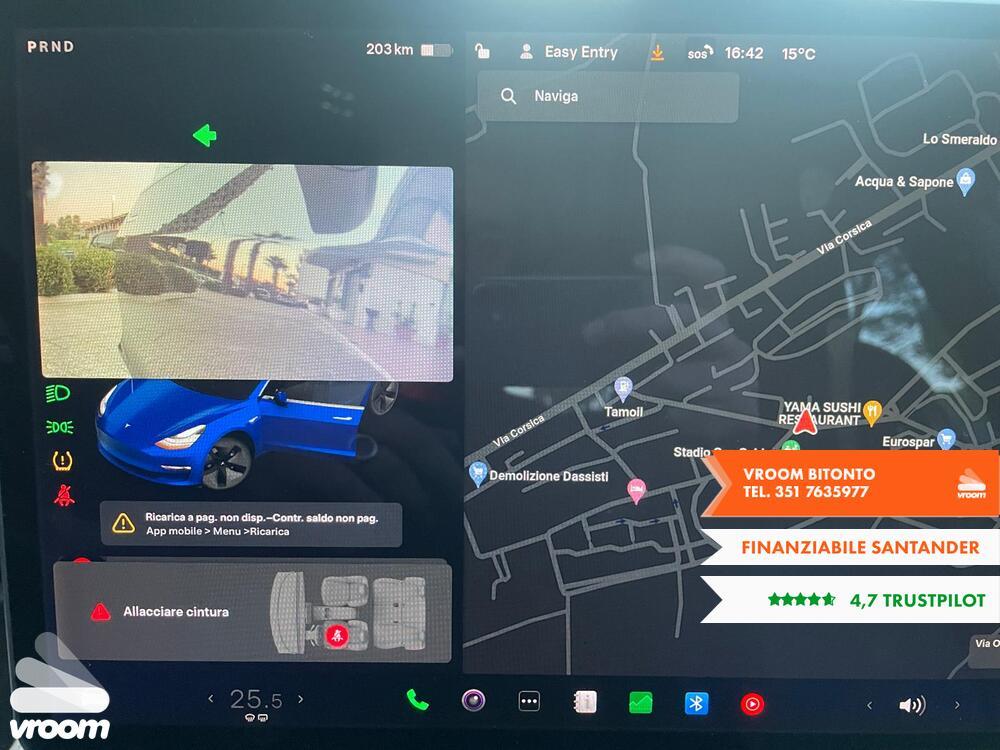Tap the Naviga search field
1000x750 pixels.
point(608,97)
